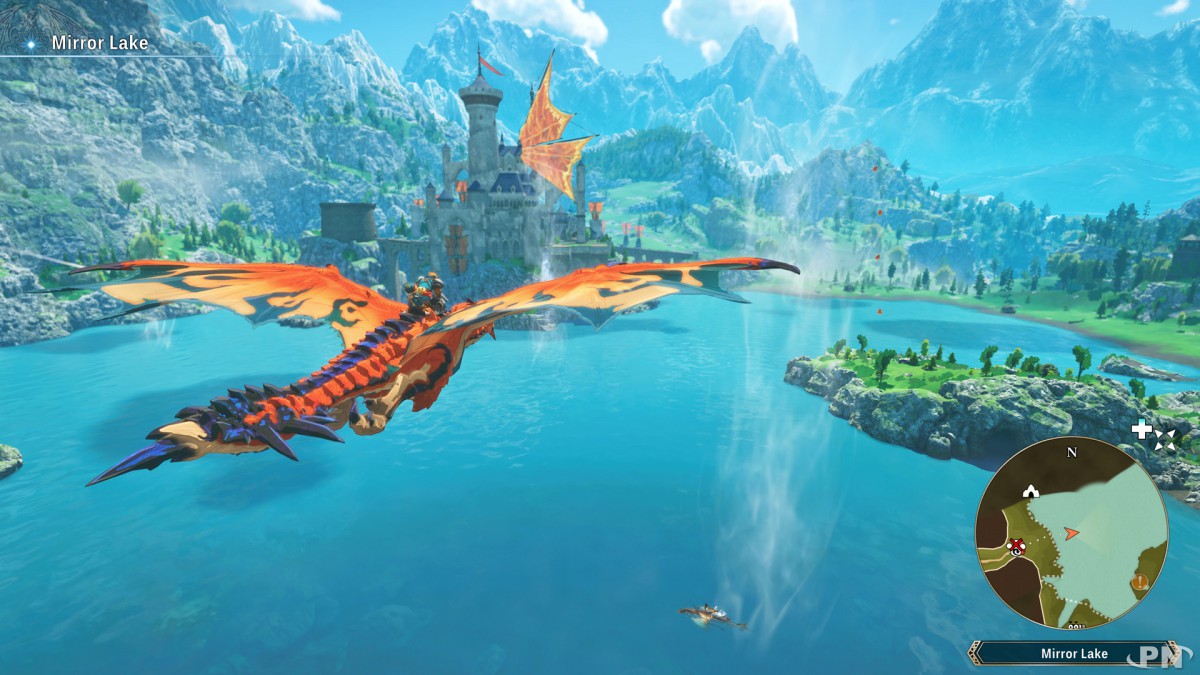Click the orange player arrow on minimap
The height and width of the screenshot is (675, 1200).
1071,534
